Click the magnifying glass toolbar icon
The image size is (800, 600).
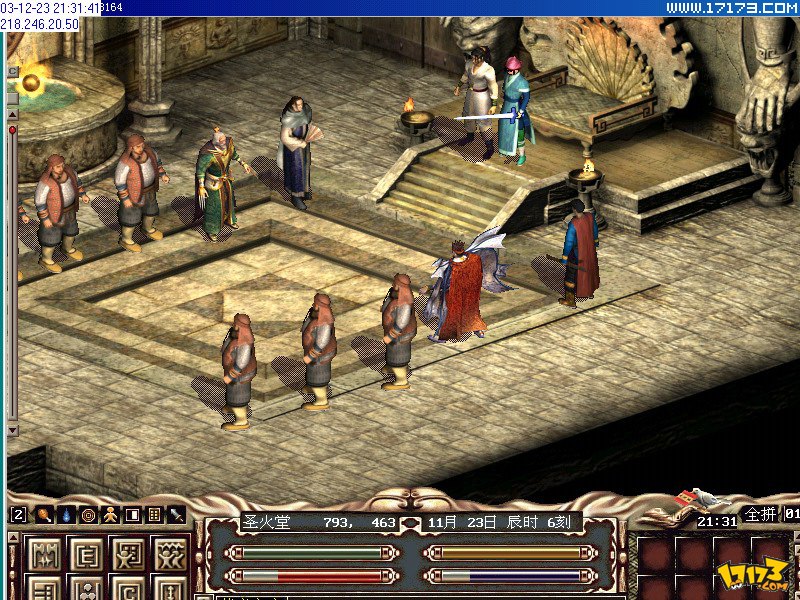(45, 515)
